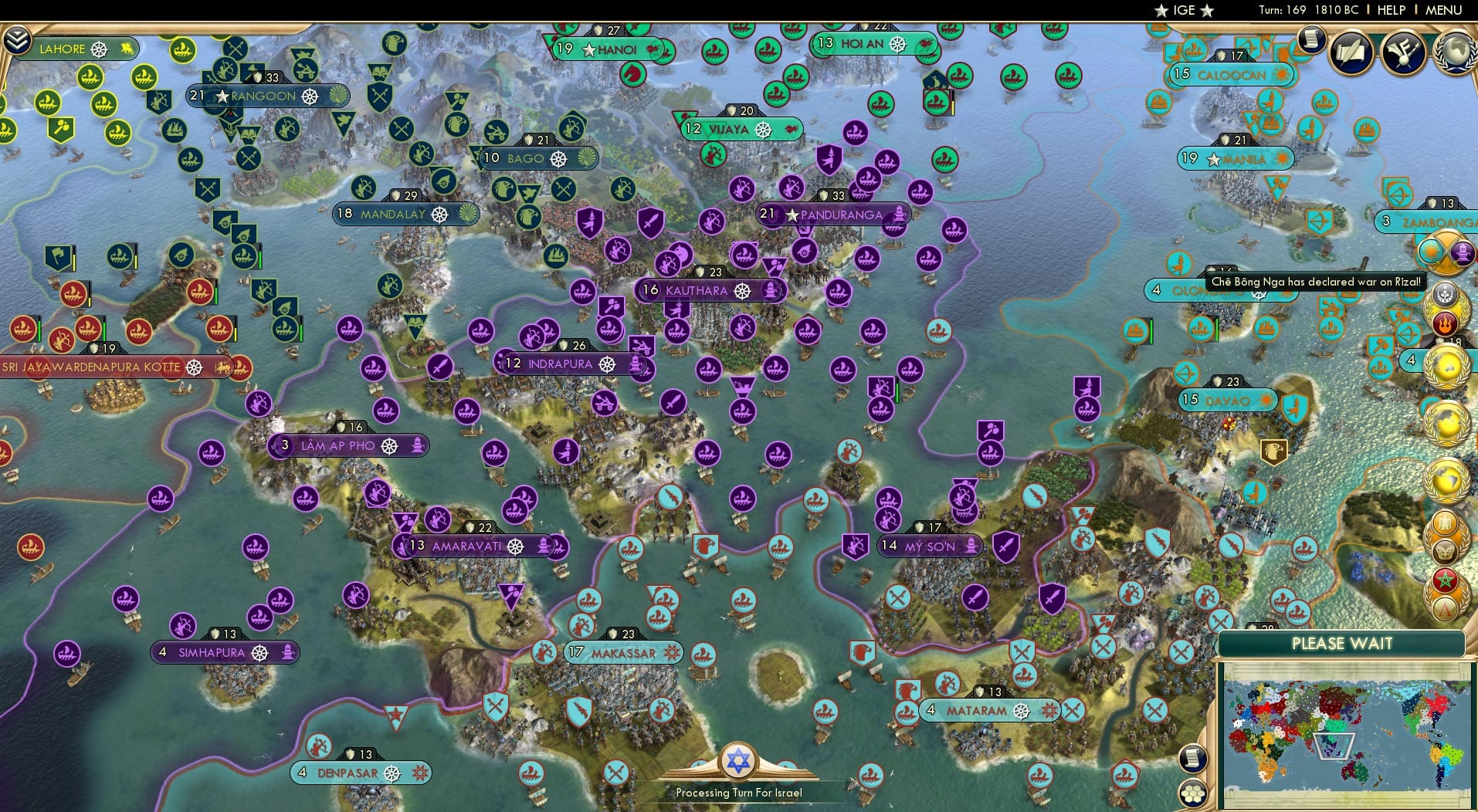
Task: Open the Social Policies screen icon
Action: pos(1403,51)
